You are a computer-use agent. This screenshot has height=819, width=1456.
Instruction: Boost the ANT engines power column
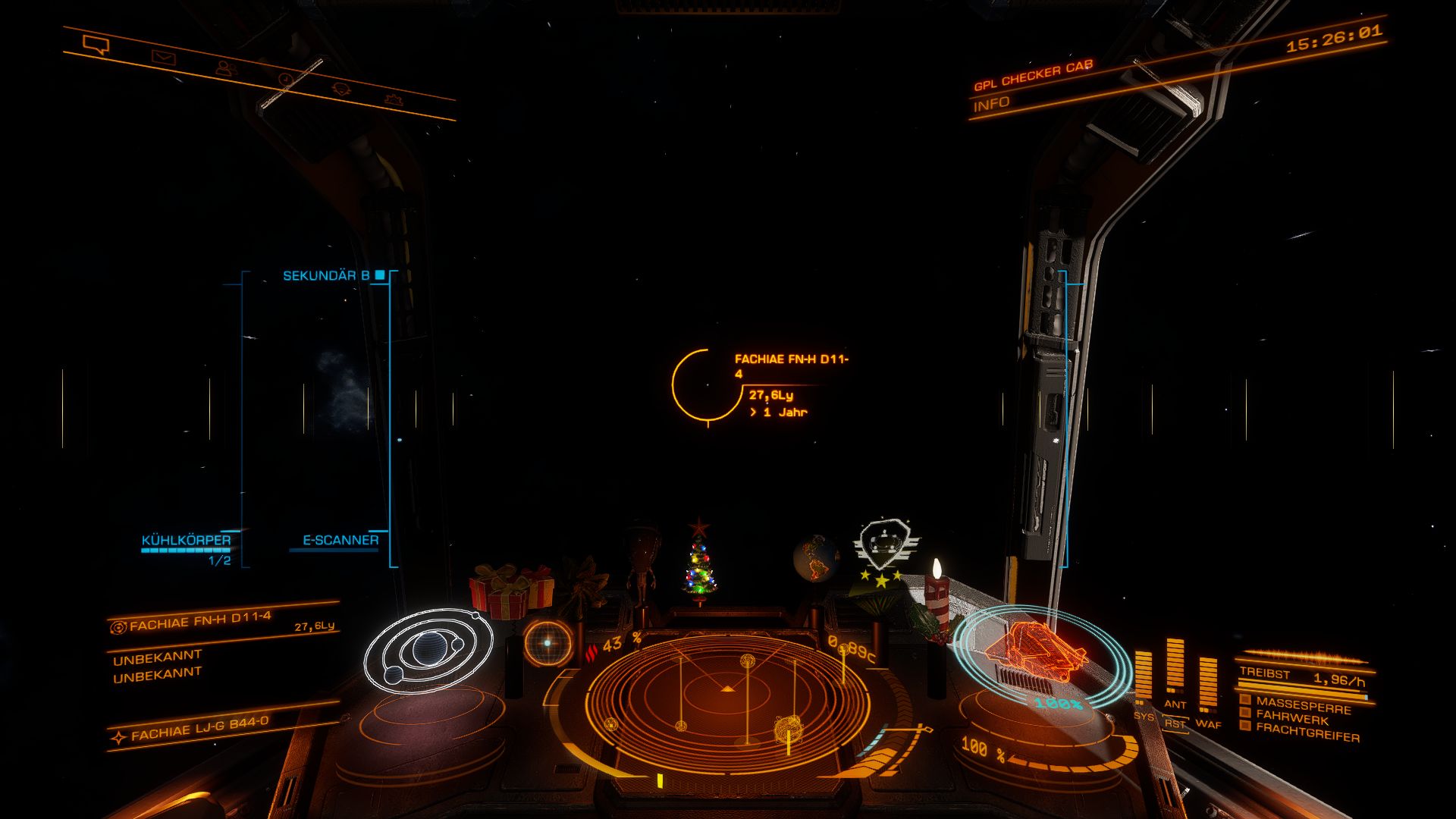[1175, 667]
